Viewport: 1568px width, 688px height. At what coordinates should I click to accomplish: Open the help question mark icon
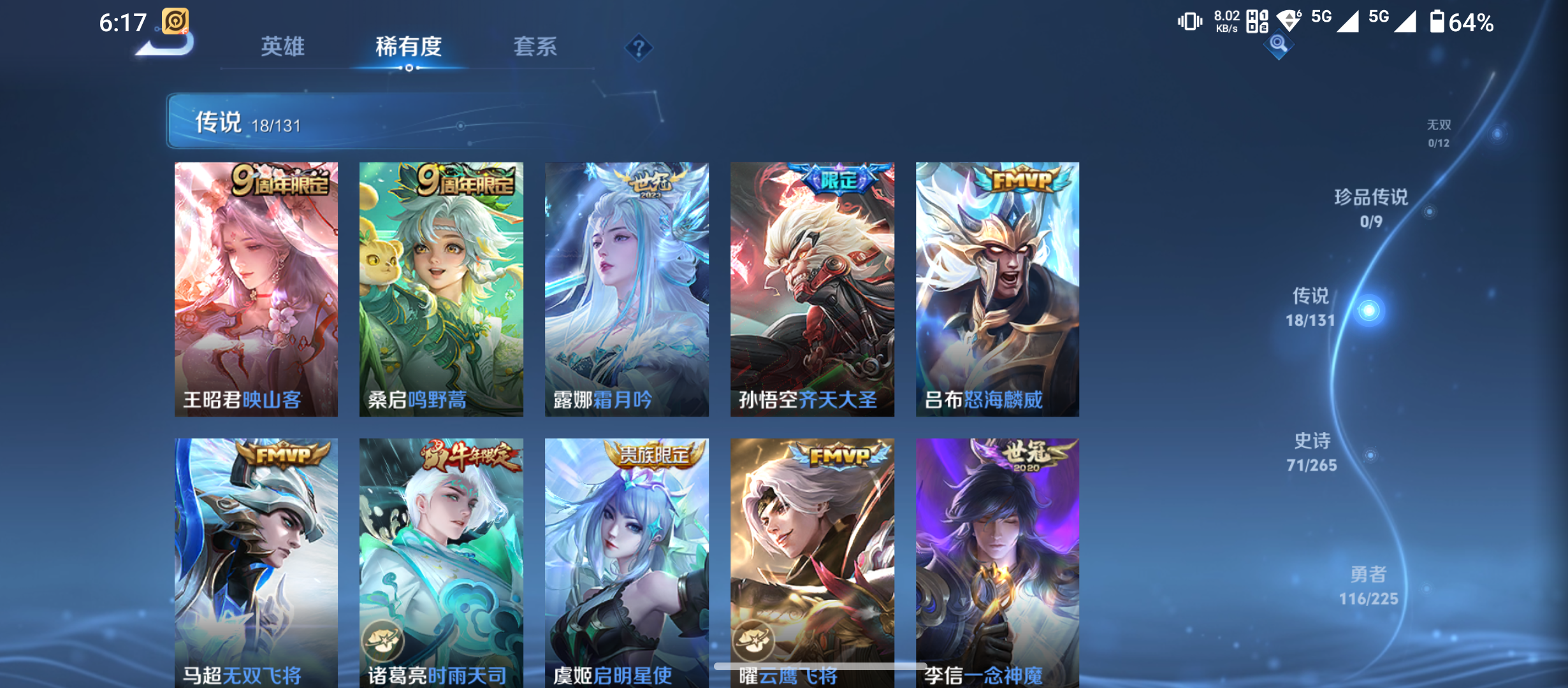(x=639, y=46)
